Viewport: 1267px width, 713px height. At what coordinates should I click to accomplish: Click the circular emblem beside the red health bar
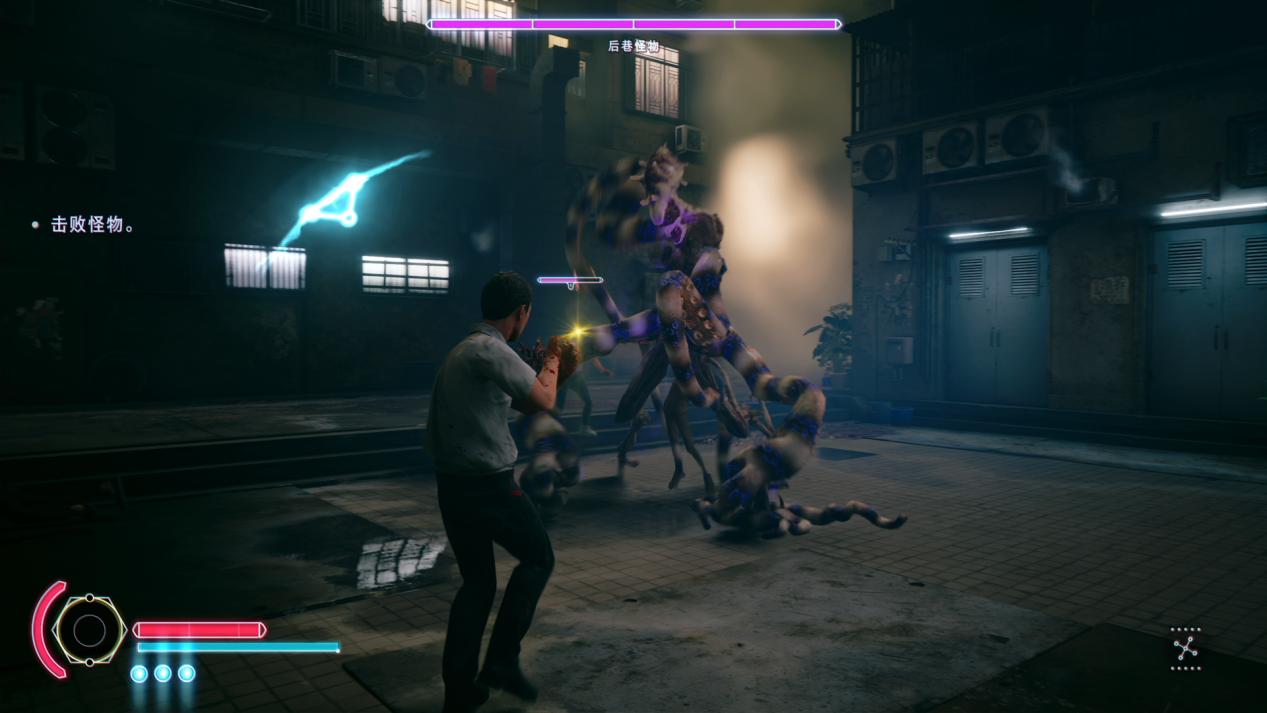pos(89,630)
